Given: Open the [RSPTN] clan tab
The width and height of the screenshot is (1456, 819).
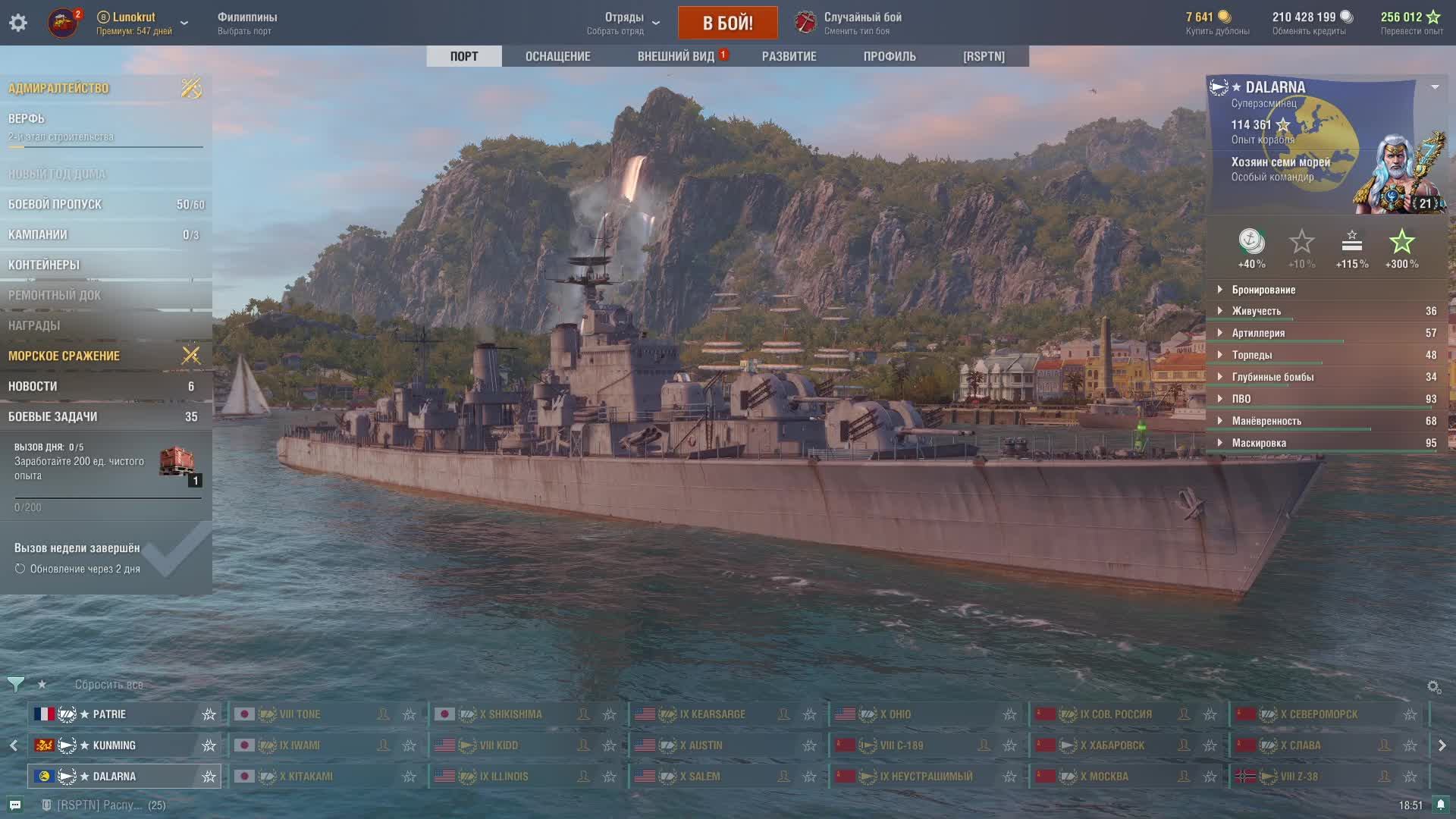Looking at the screenshot, I should [984, 56].
